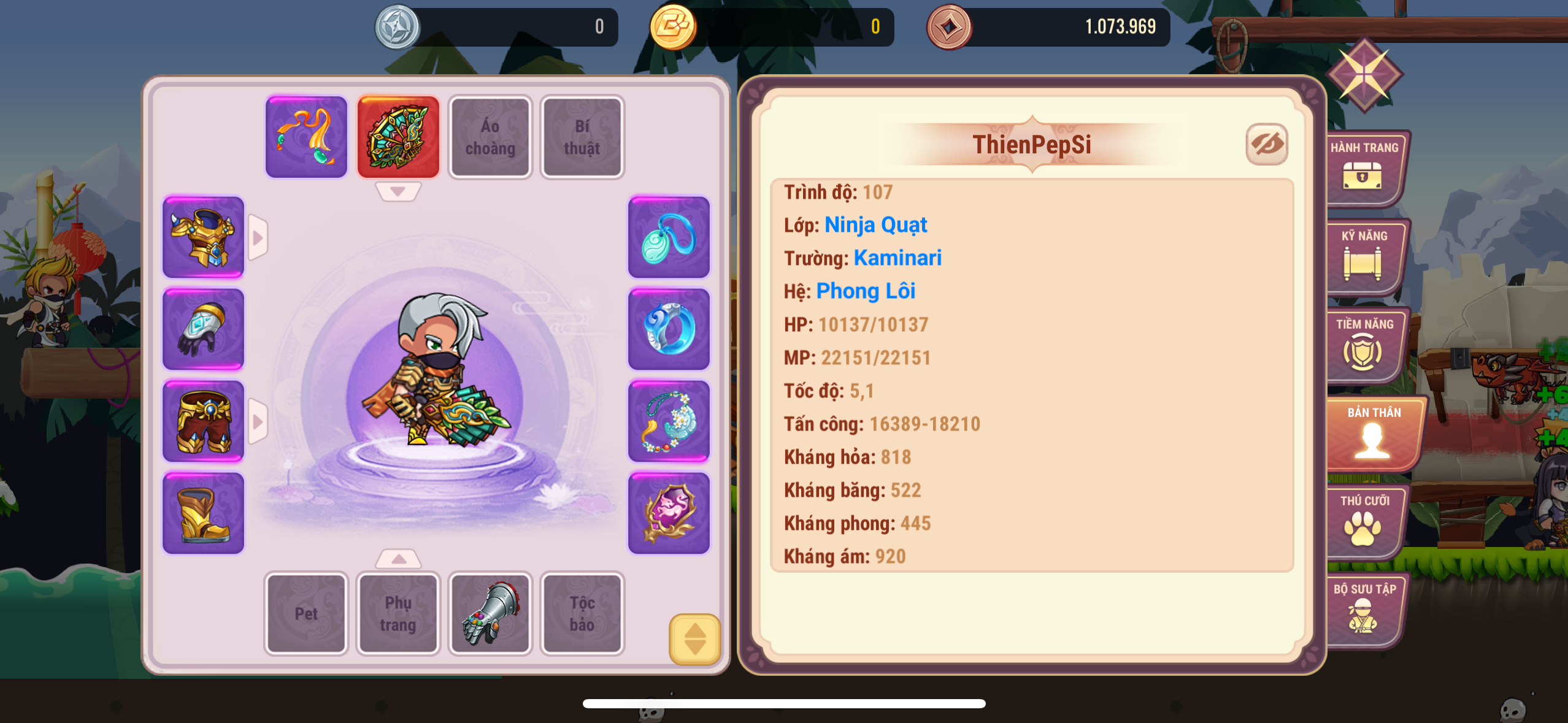Inspect the jade bead bracelet slot
The height and width of the screenshot is (723, 1568).
pyautogui.click(x=669, y=421)
